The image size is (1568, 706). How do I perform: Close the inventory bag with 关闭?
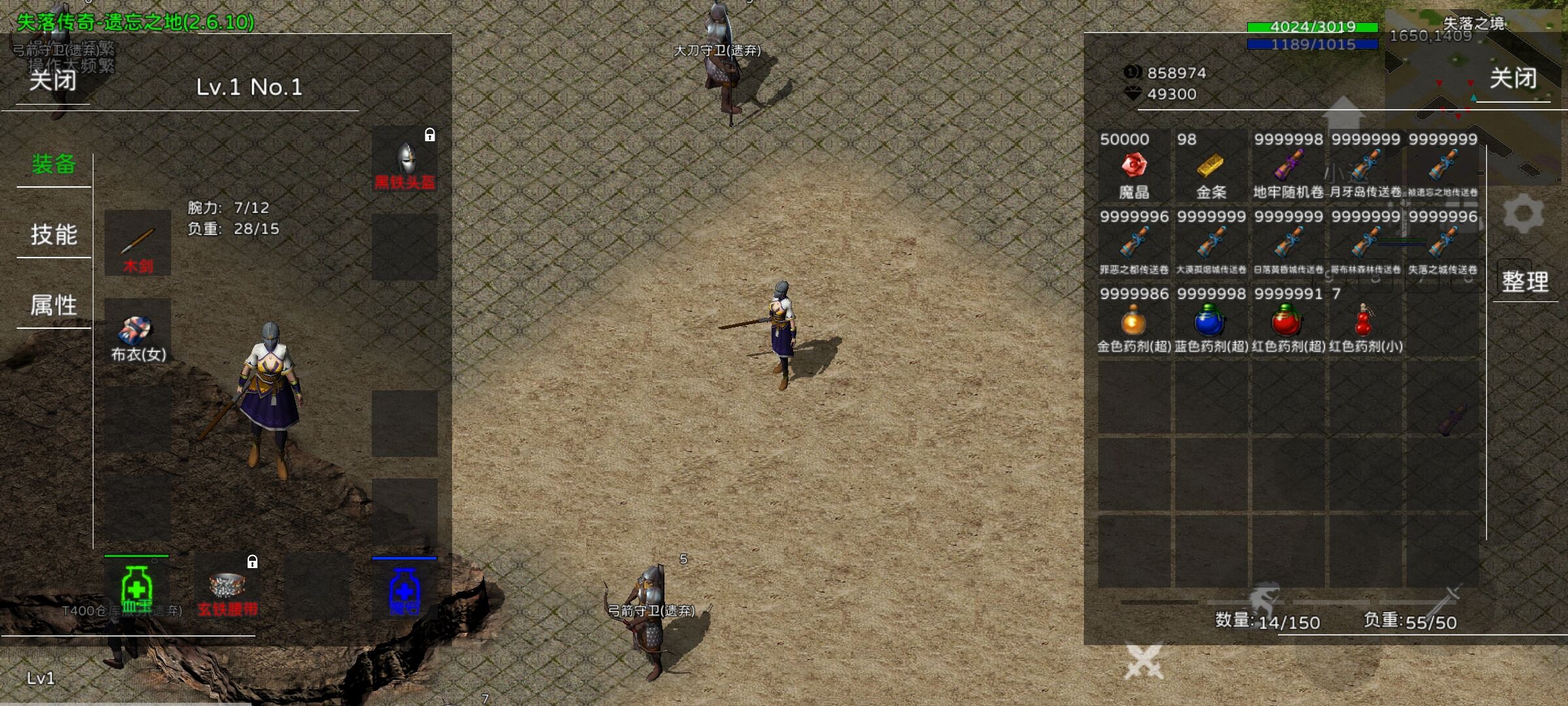(1512, 79)
